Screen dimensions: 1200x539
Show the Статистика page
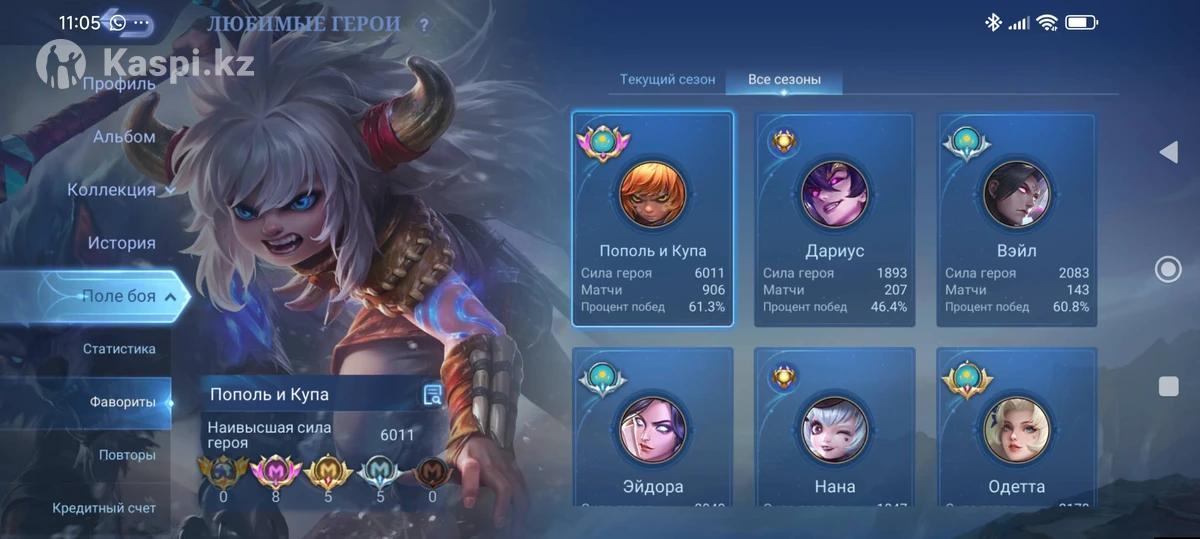[x=119, y=349]
